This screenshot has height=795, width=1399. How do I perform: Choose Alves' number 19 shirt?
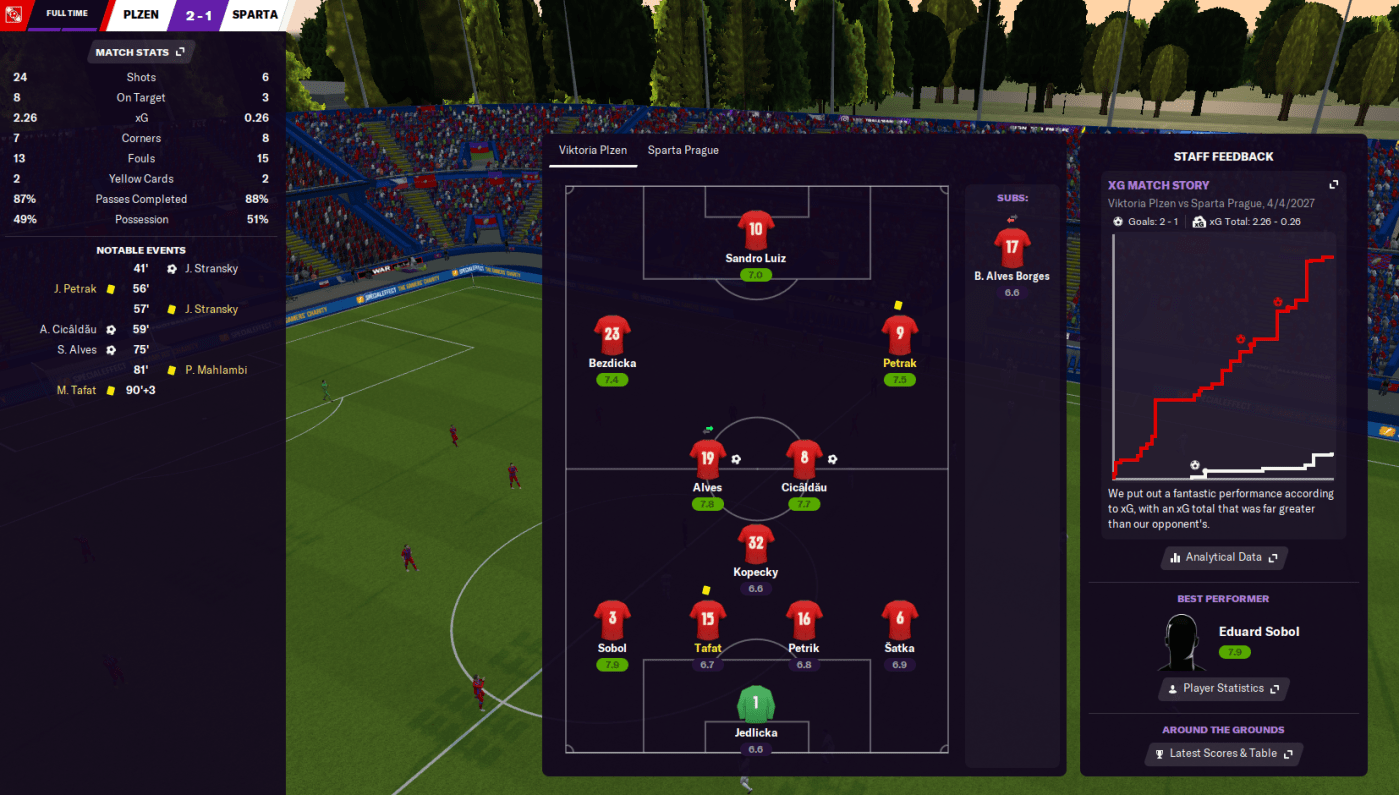pyautogui.click(x=708, y=459)
